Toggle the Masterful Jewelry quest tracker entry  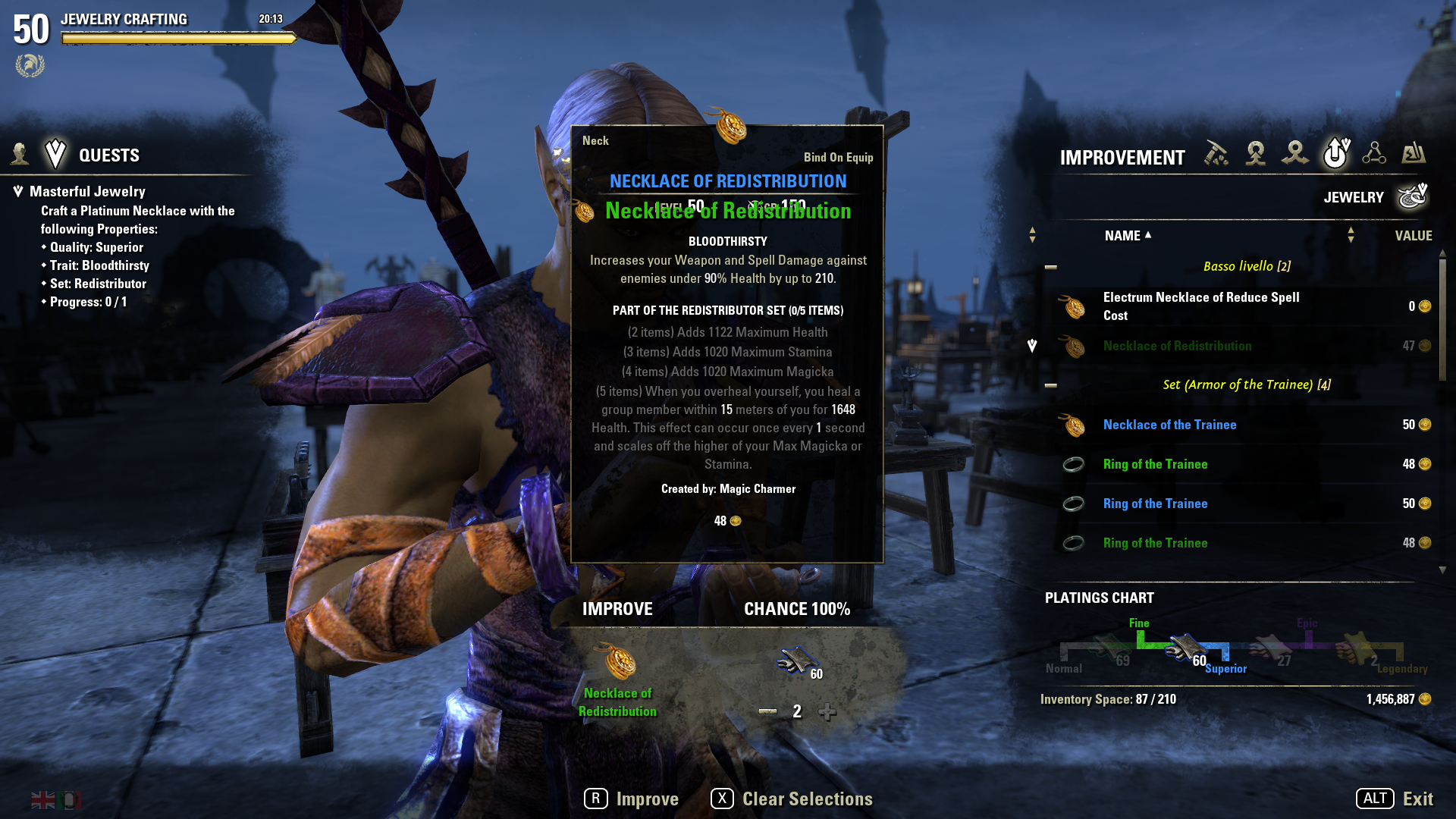tap(87, 192)
